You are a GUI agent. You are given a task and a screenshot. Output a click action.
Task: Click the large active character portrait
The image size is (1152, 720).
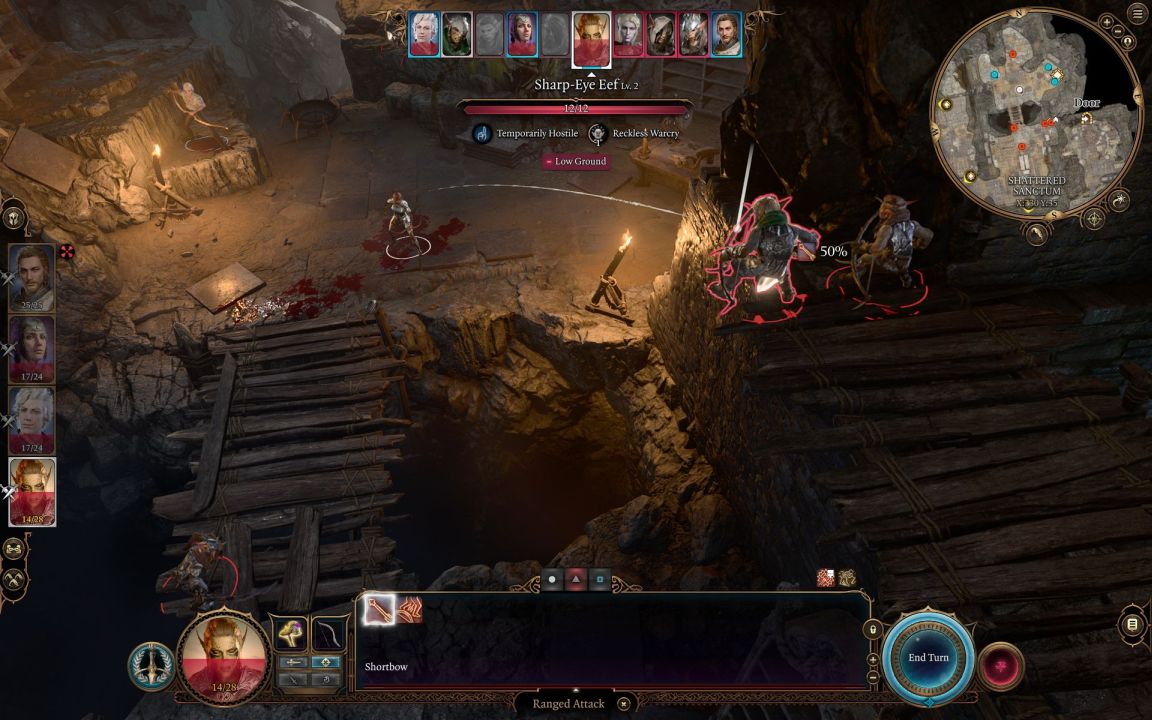pyautogui.click(x=223, y=657)
